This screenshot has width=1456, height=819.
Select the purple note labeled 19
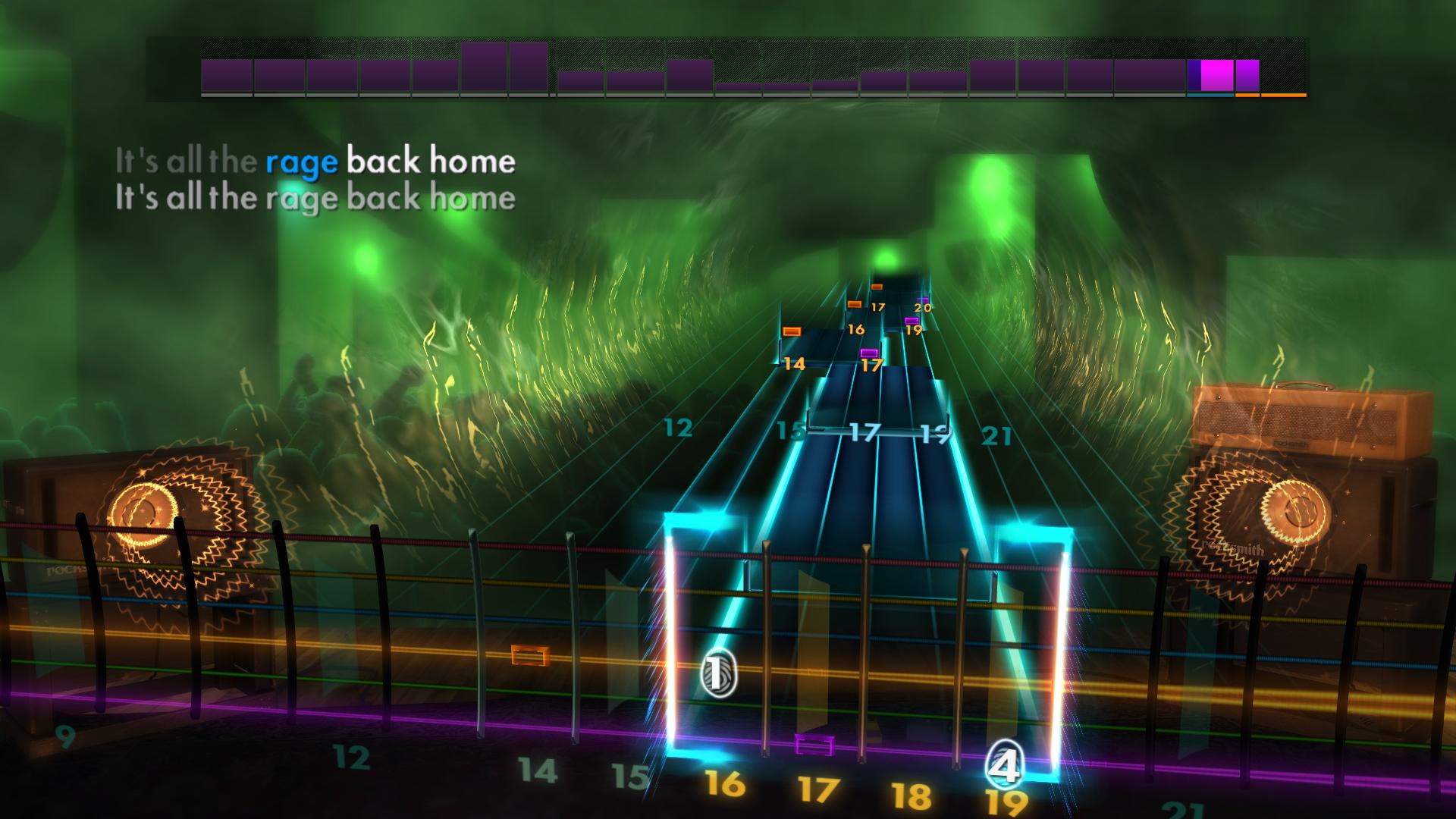point(912,322)
